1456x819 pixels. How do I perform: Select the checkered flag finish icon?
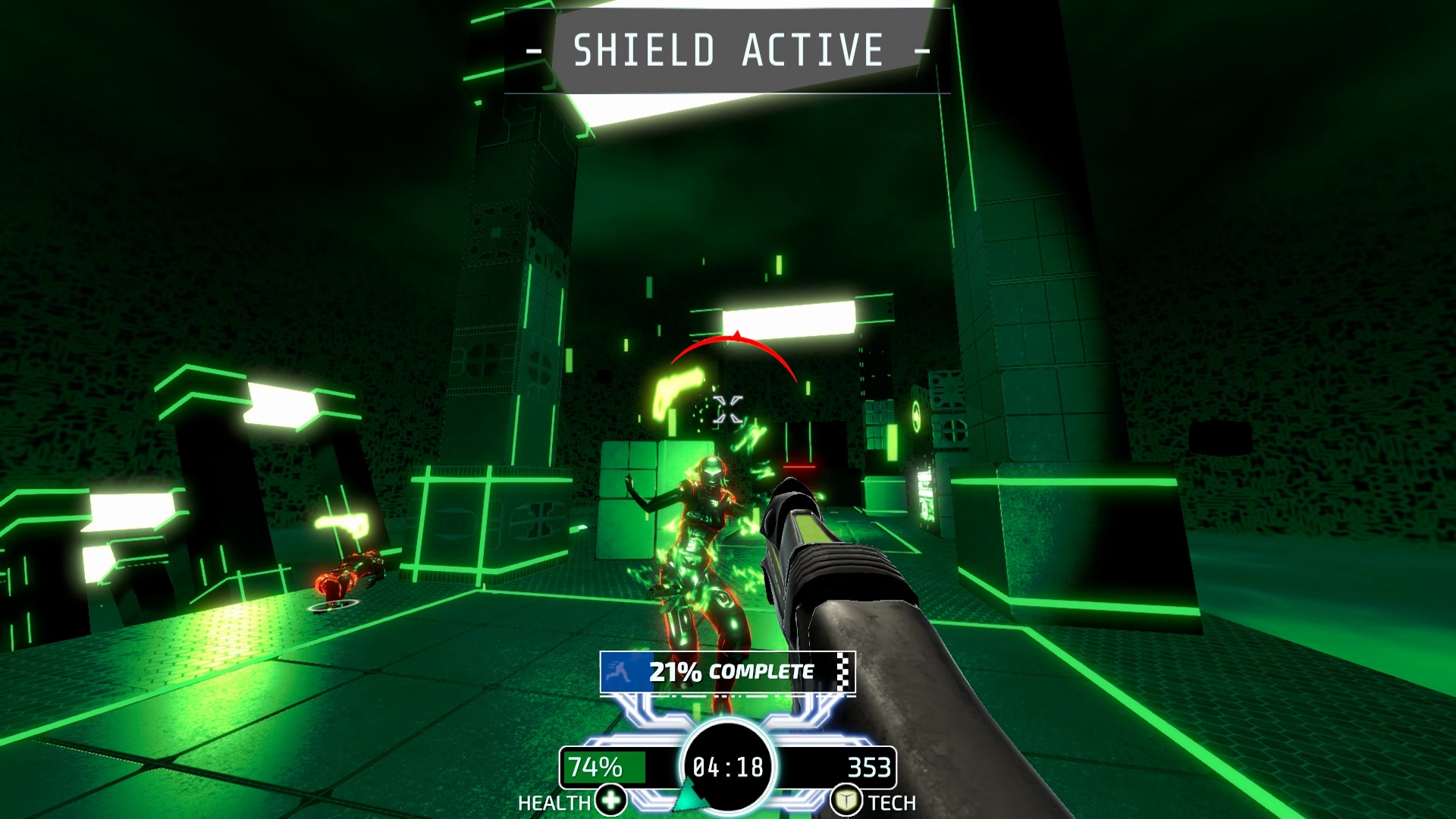click(x=842, y=671)
